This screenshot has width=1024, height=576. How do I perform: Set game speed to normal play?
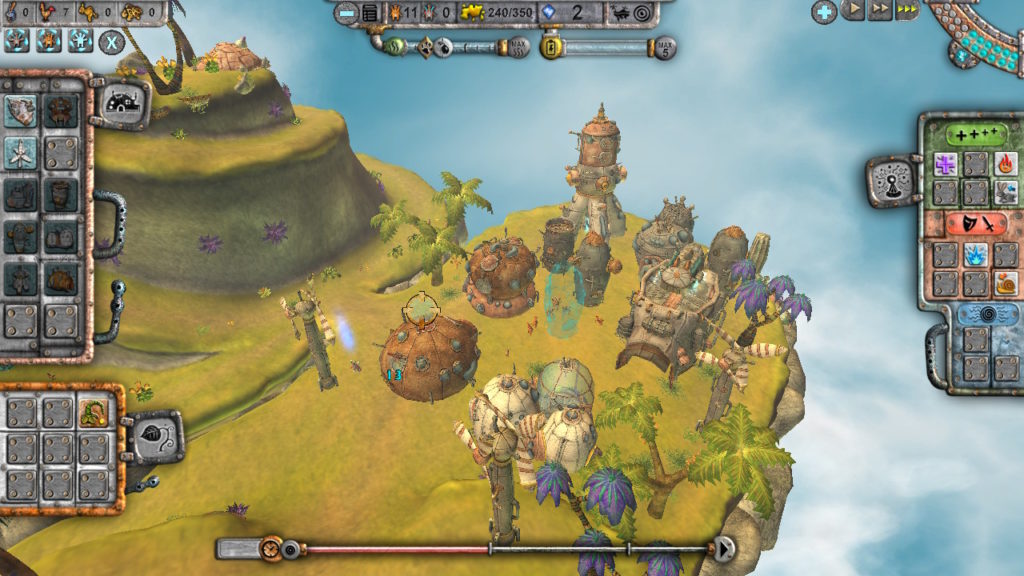coord(853,10)
